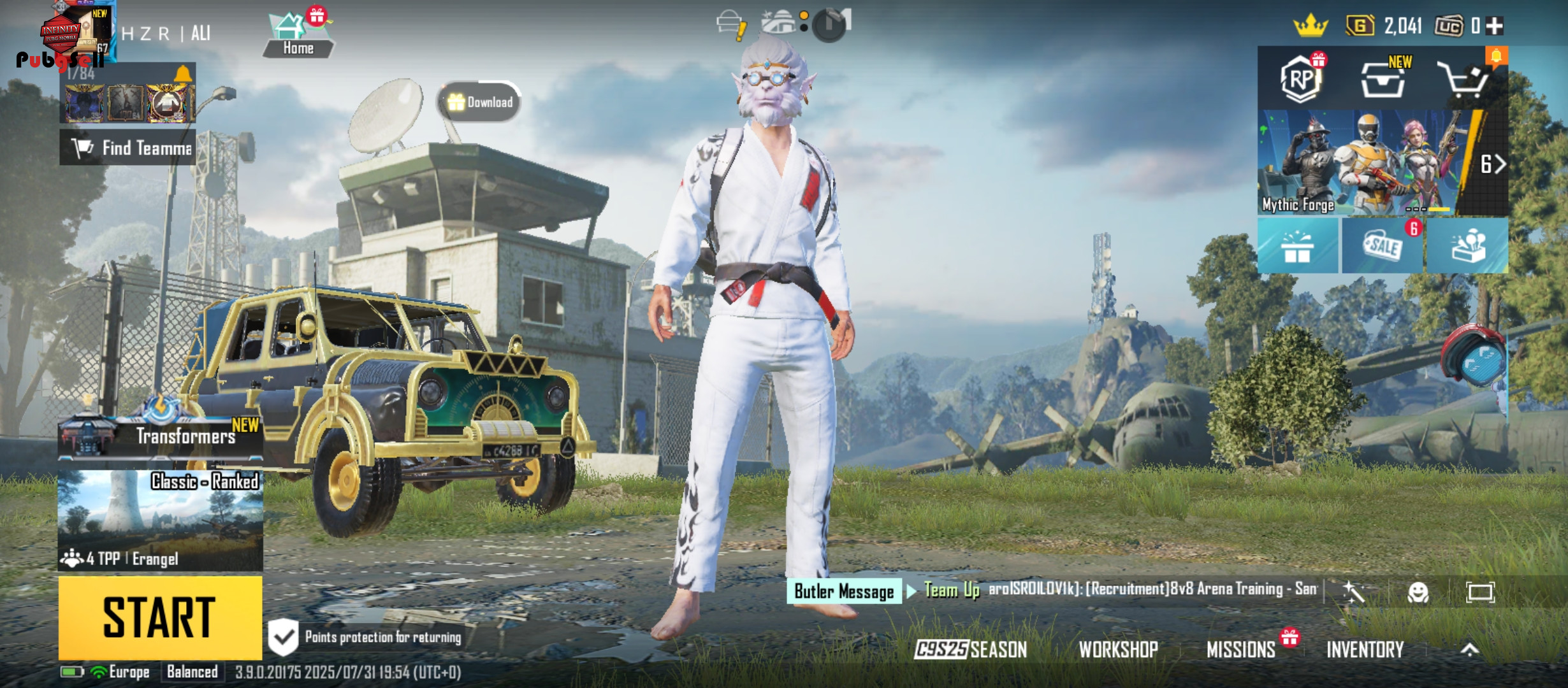Expand the bottom menu arrow
The image size is (1568, 688).
[1469, 649]
